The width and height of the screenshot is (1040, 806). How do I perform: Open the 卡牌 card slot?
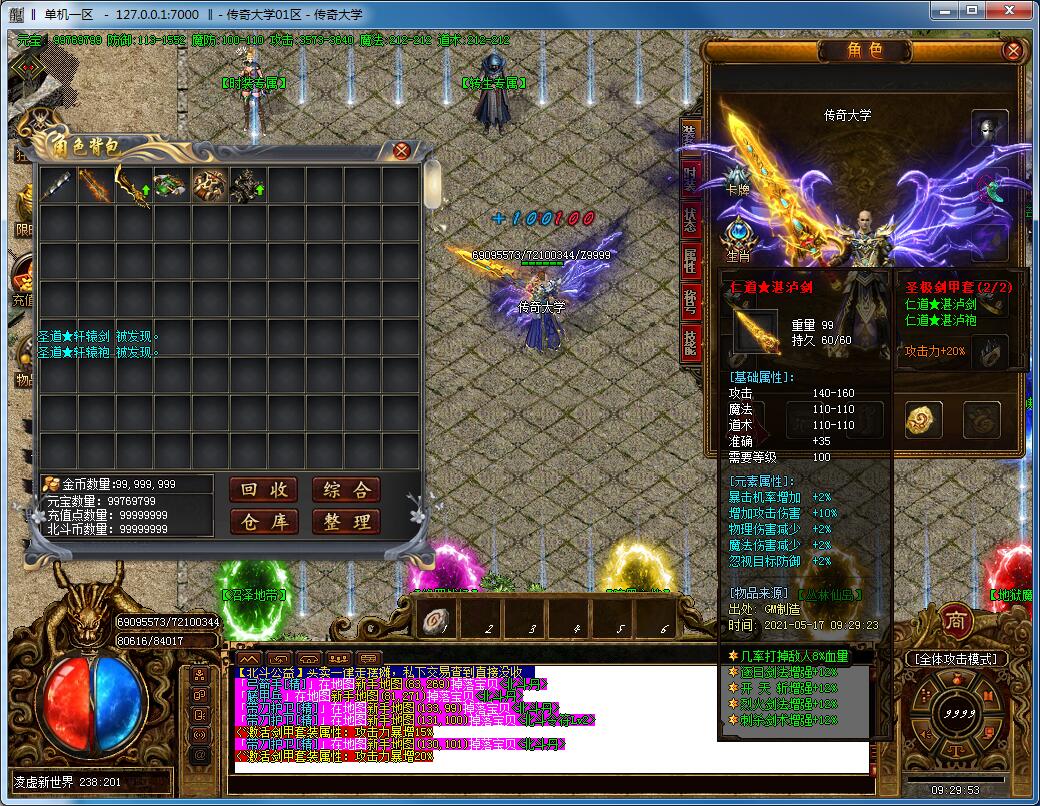pyautogui.click(x=738, y=177)
